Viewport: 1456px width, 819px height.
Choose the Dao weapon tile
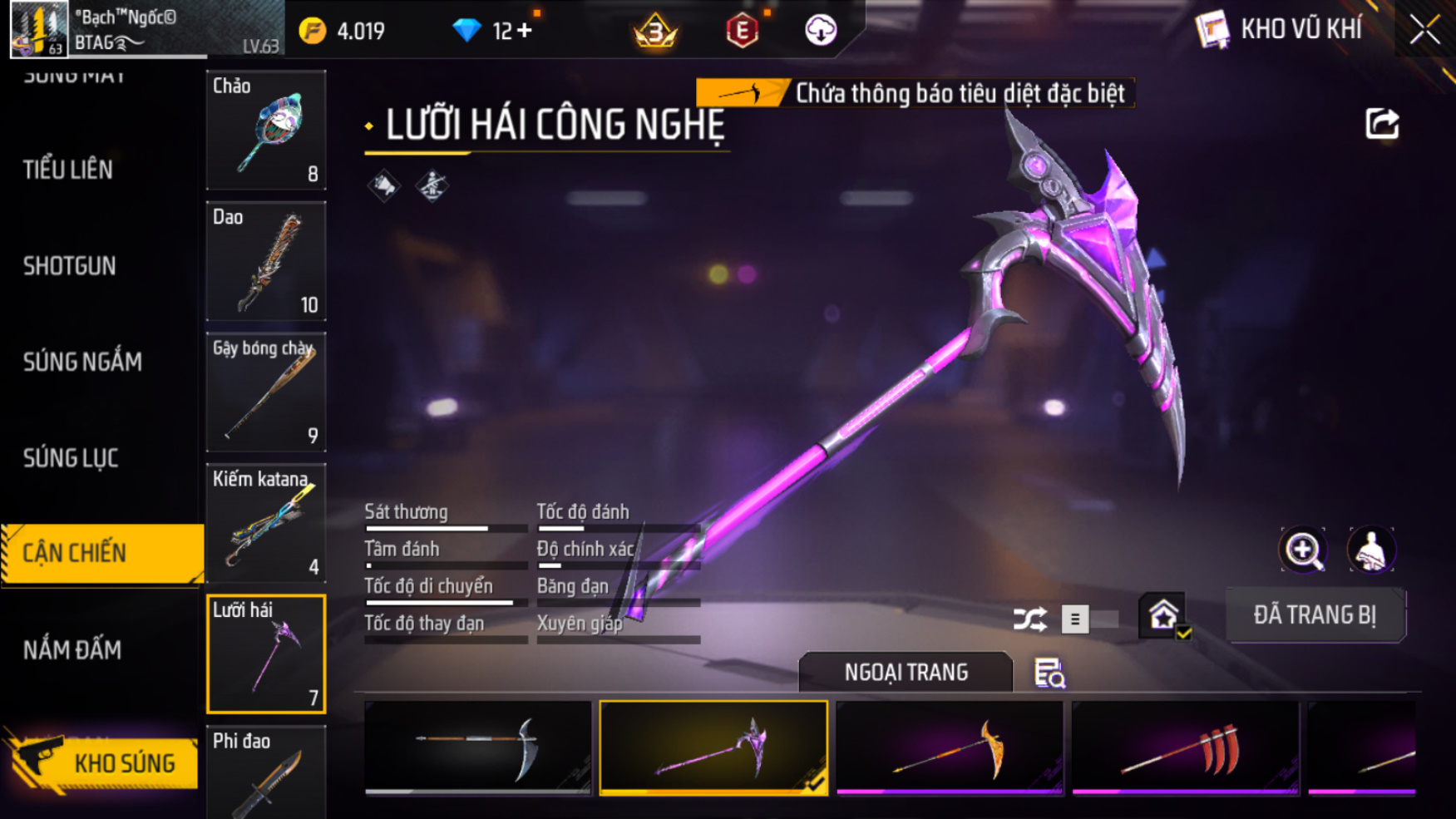pyautogui.click(x=266, y=261)
